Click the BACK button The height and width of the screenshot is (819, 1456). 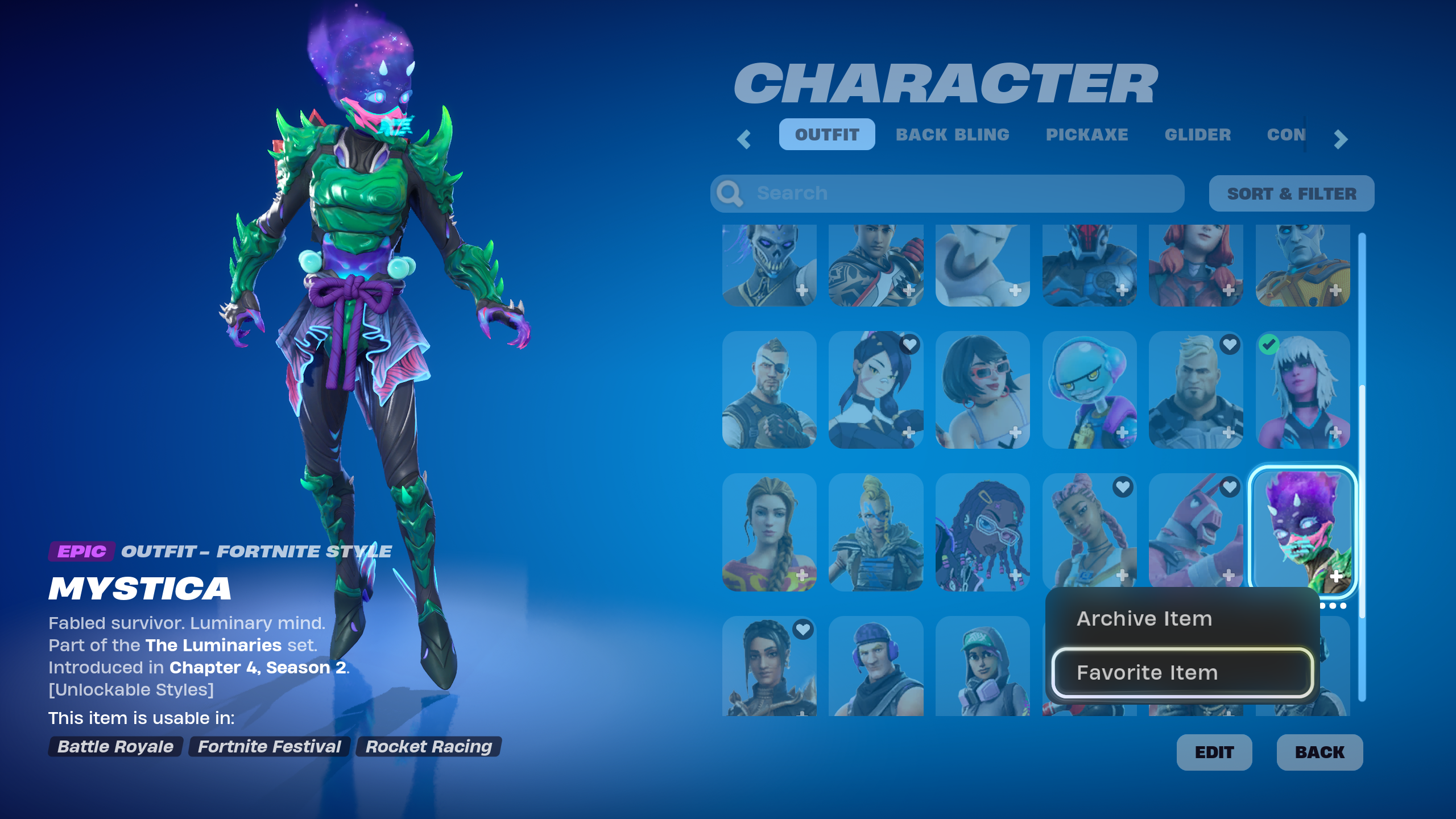[x=1319, y=752]
